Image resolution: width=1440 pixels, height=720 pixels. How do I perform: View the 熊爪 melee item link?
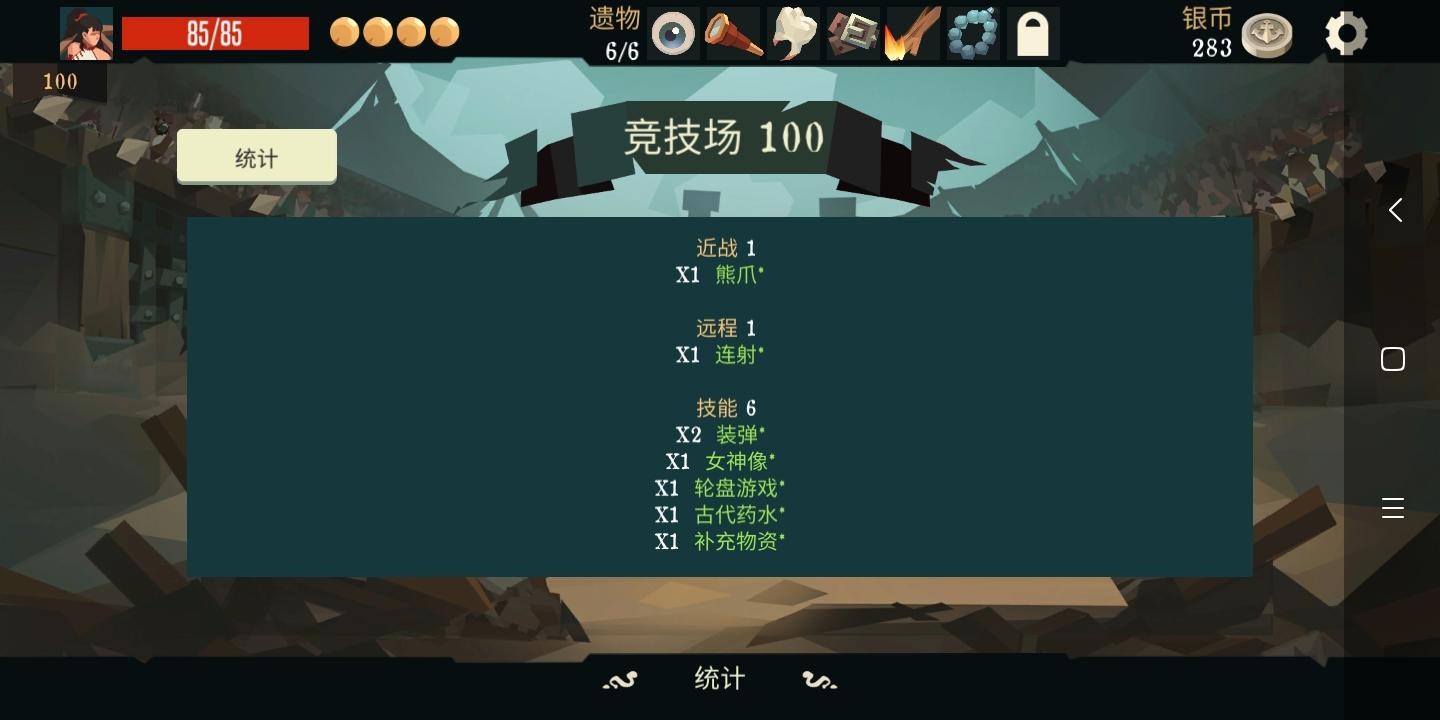pos(737,275)
